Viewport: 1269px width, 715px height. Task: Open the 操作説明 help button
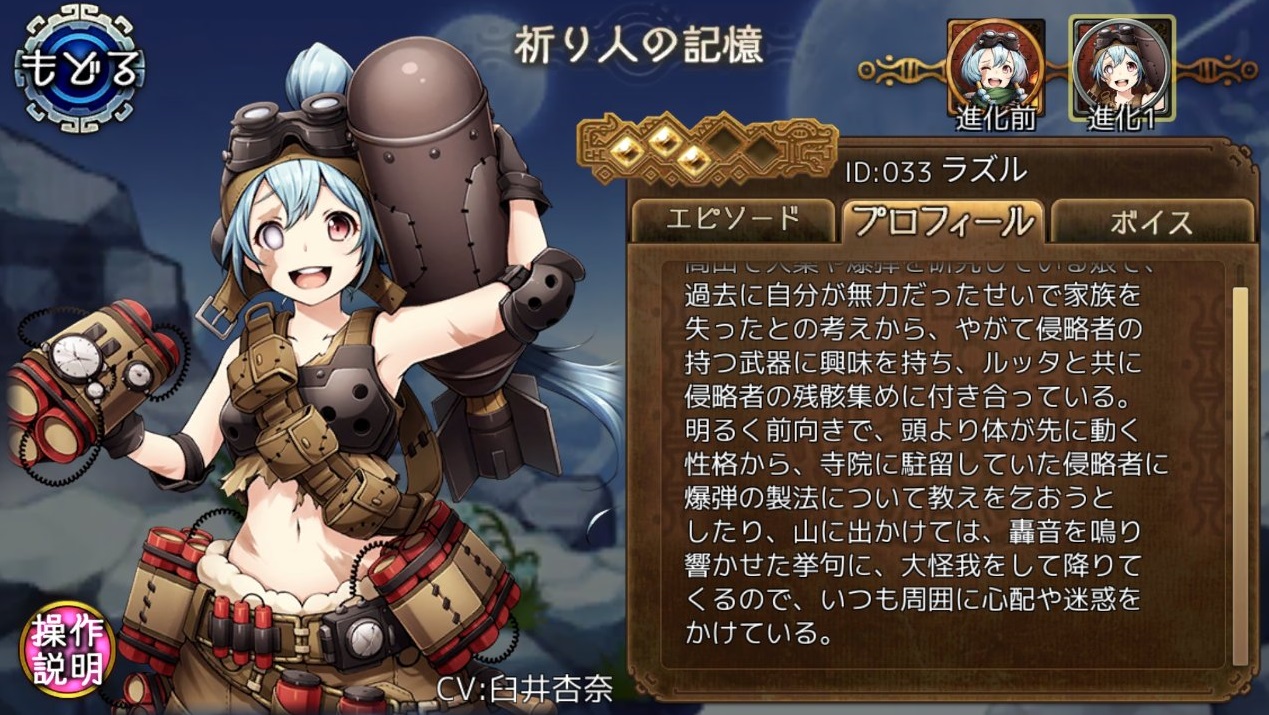point(68,648)
